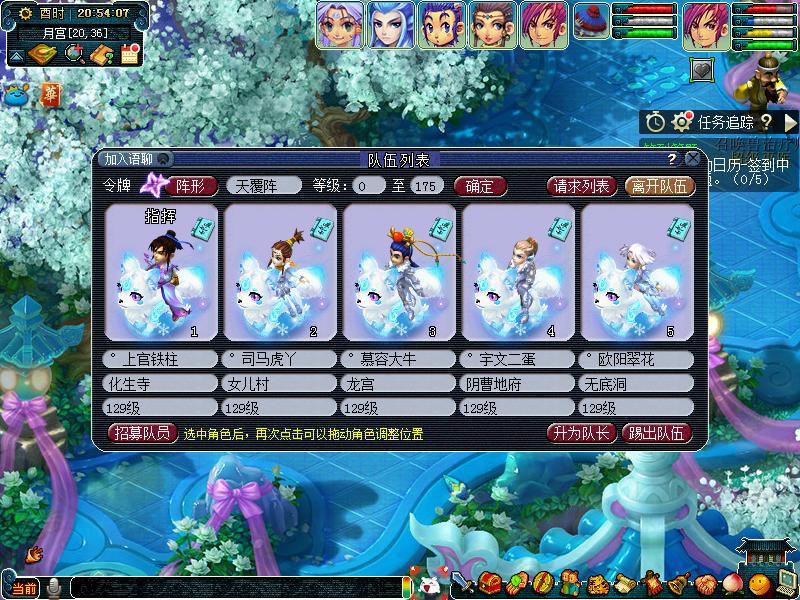The image size is (800, 600).
Task: Open the 请求列表 request list
Action: [x=582, y=185]
